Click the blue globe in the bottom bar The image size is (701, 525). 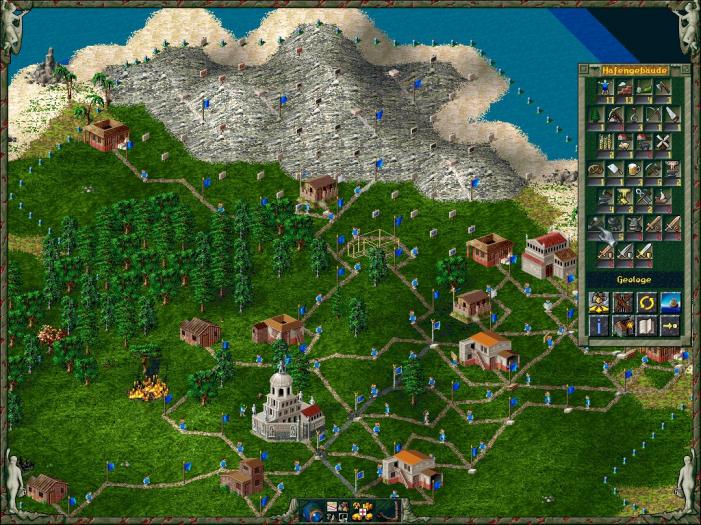pyautogui.click(x=314, y=514)
